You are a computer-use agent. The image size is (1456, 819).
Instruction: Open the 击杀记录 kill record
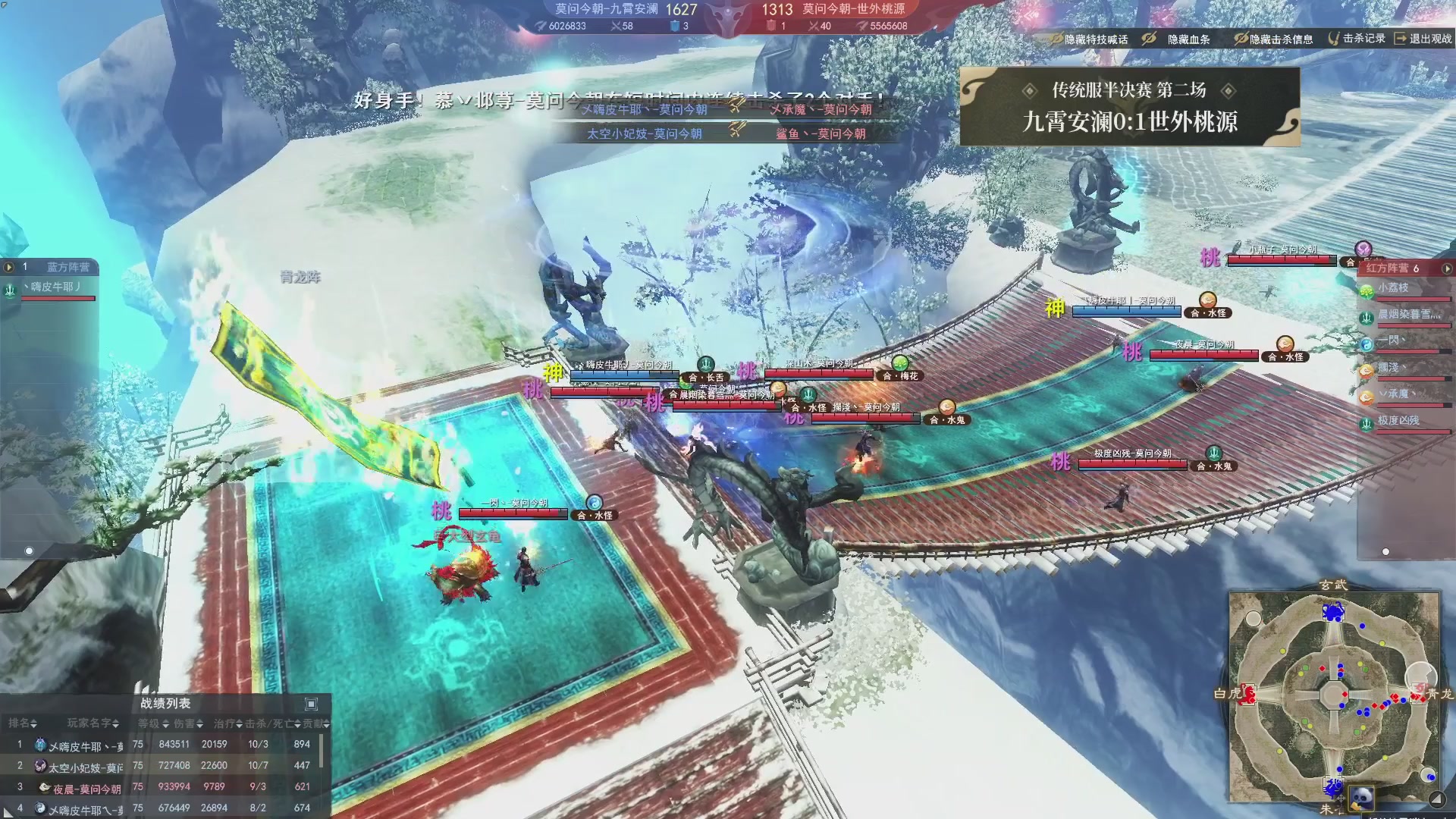tap(1357, 39)
